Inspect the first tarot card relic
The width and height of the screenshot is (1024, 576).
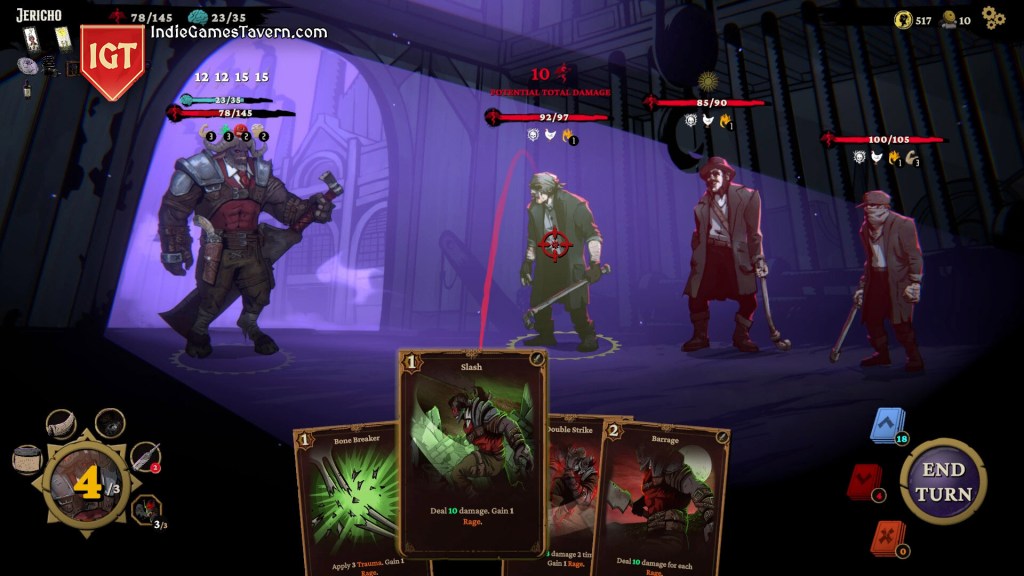(x=32, y=38)
